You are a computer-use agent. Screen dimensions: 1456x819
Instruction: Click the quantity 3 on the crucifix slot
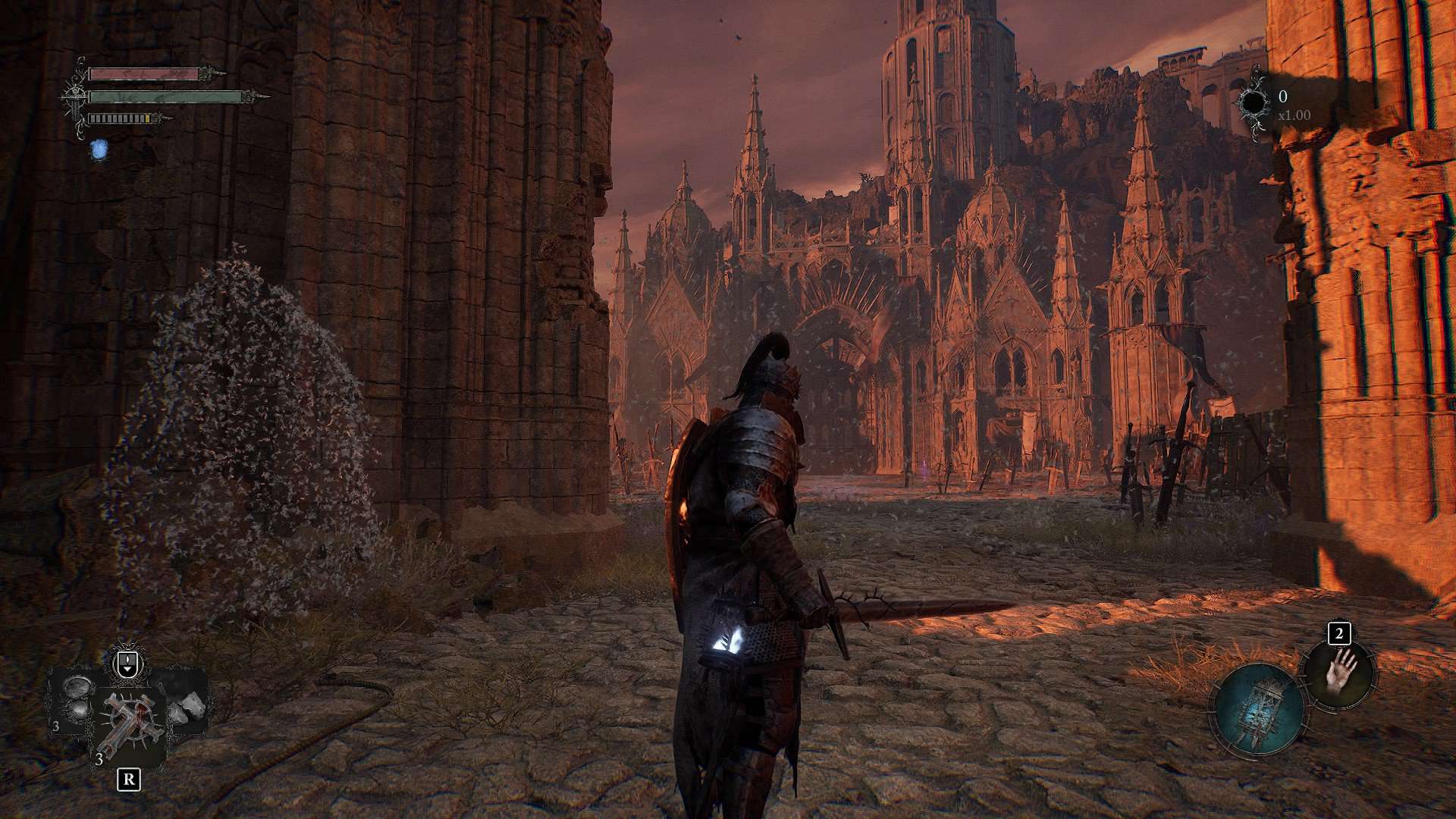[99, 759]
